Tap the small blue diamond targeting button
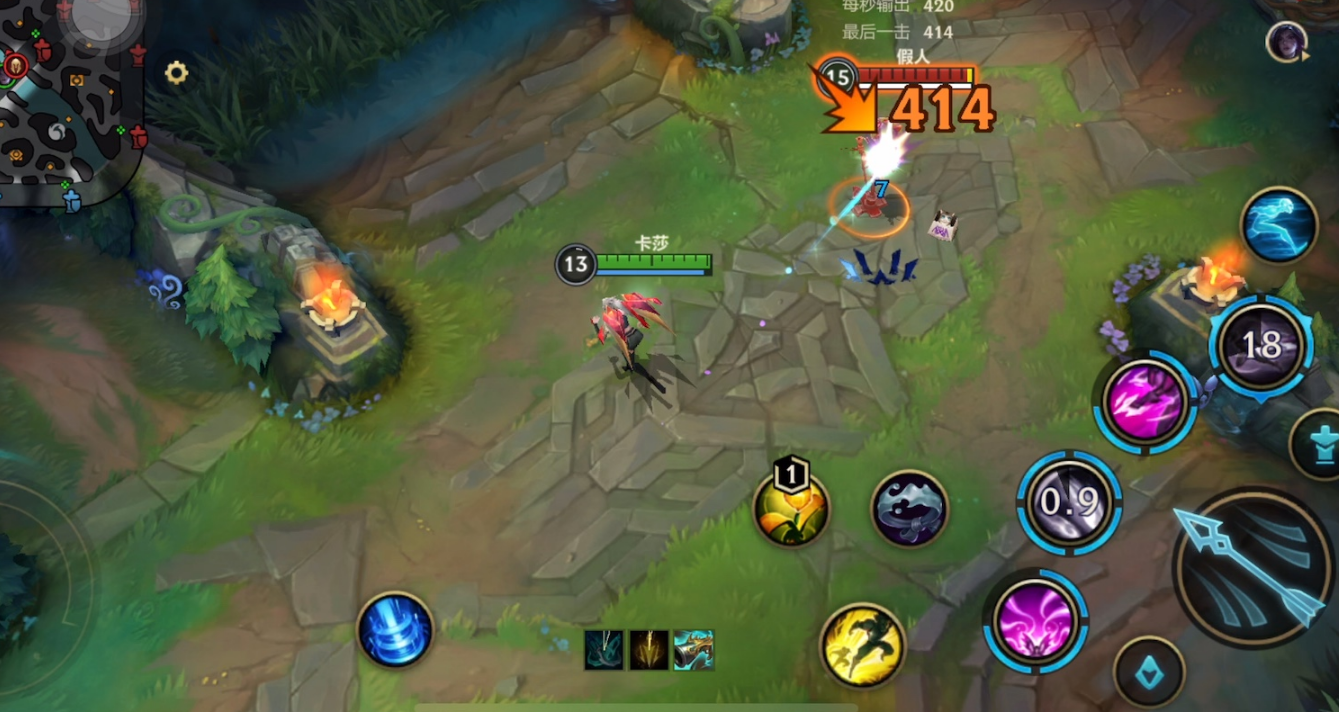The image size is (1339, 712). pyautogui.click(x=1149, y=672)
